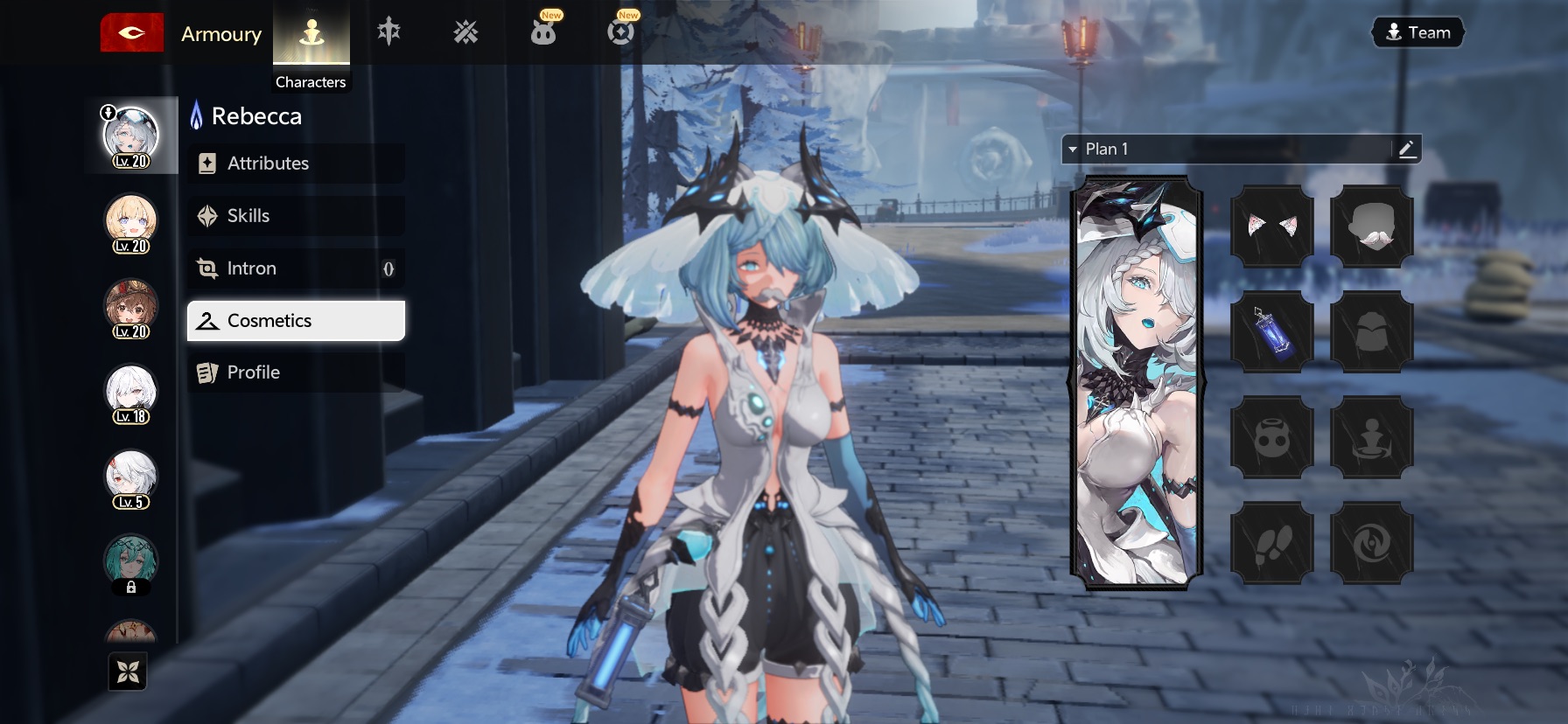Choose the Lv. 5 white-haired character

click(x=131, y=478)
